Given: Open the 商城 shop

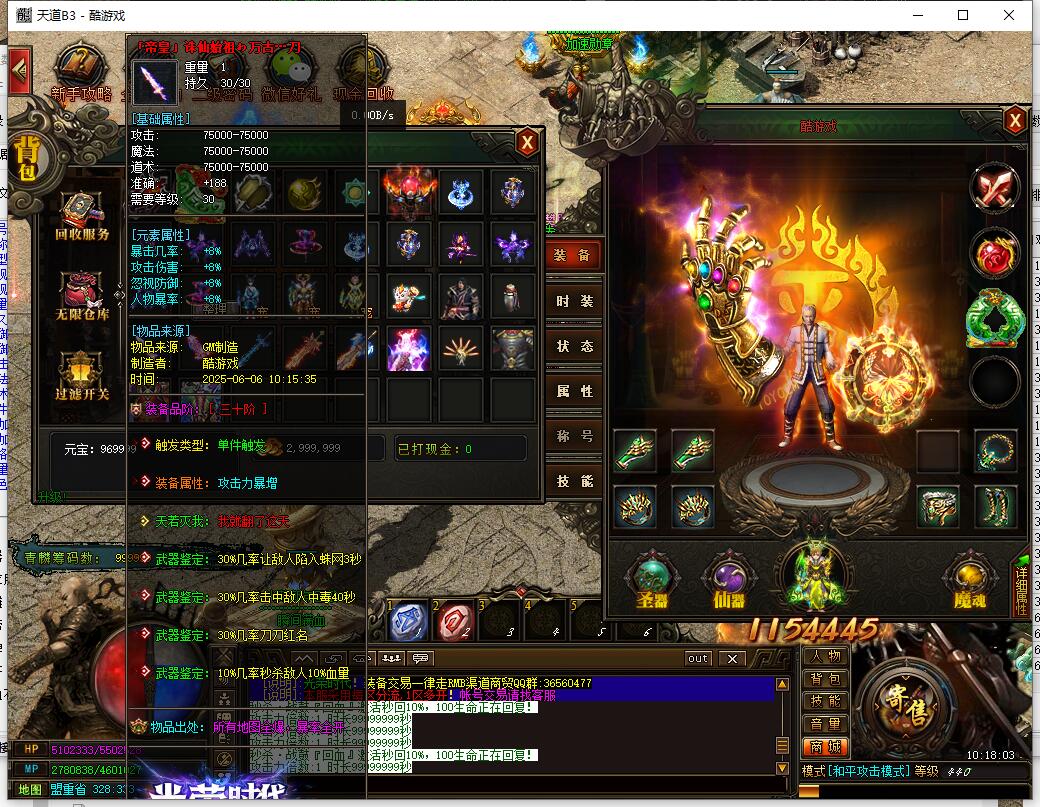Looking at the screenshot, I should point(826,746).
